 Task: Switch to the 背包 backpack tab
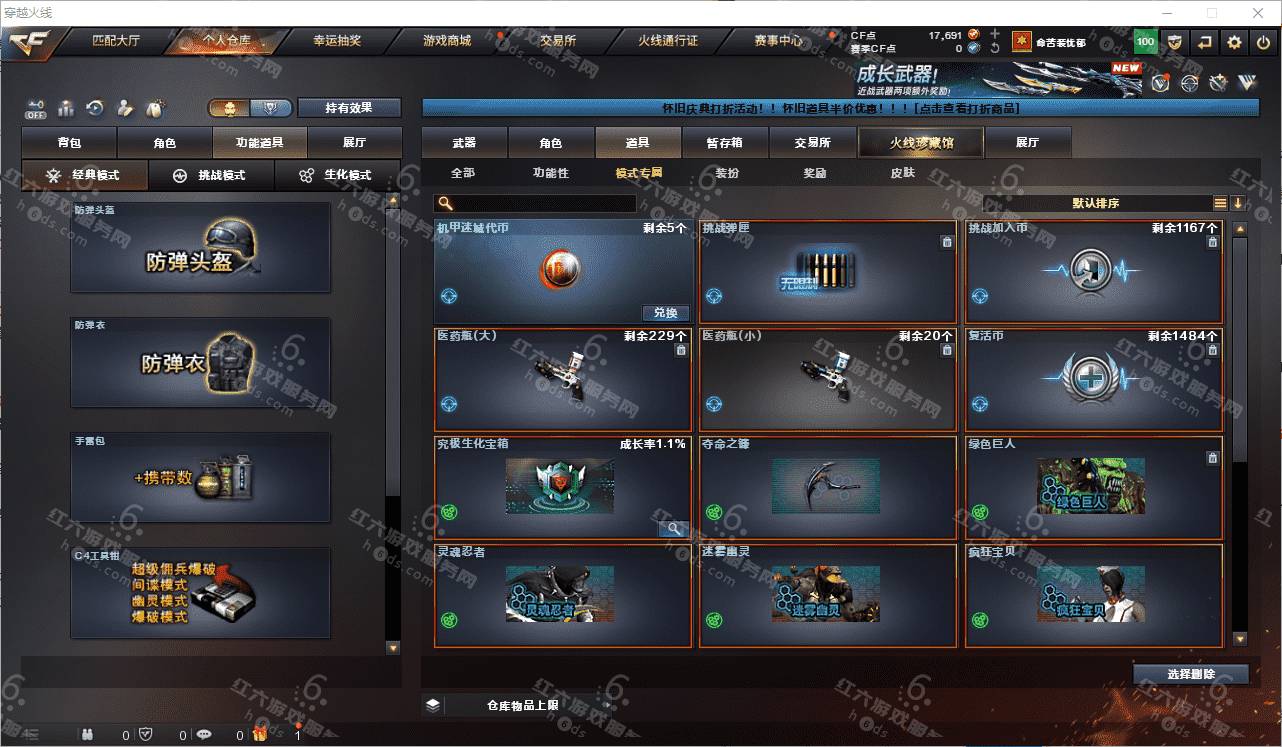(x=70, y=143)
